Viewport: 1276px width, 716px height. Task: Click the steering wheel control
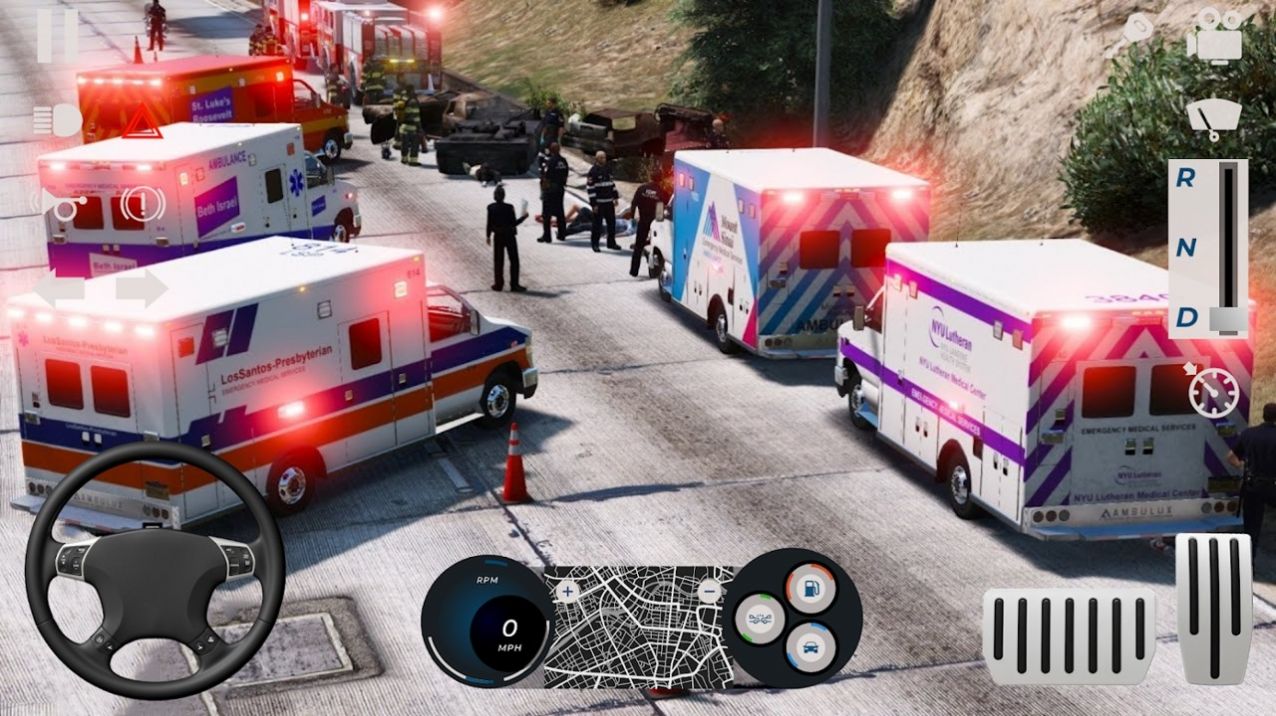click(155, 569)
